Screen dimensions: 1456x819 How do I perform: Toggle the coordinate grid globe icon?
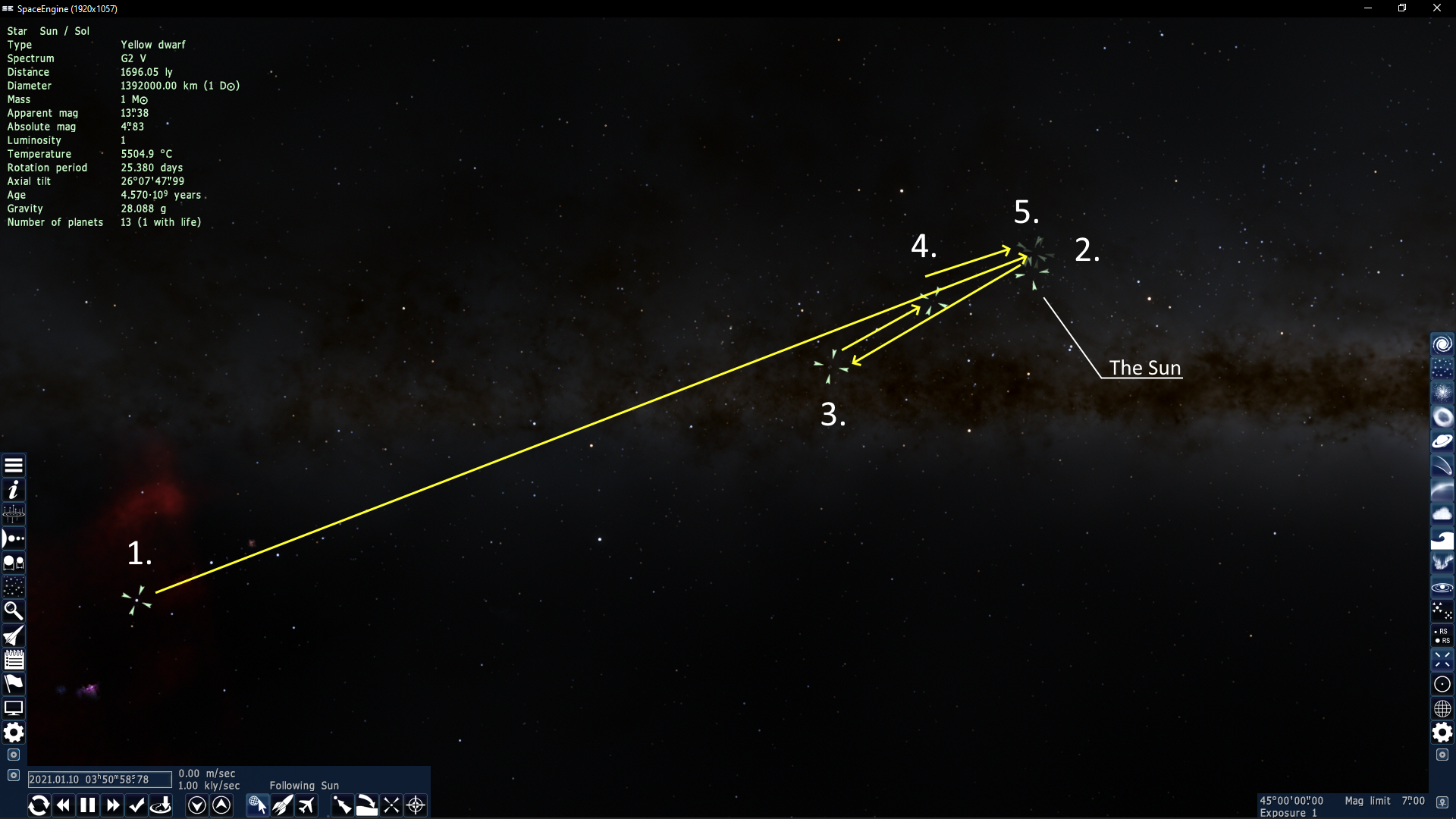pos(1442,708)
